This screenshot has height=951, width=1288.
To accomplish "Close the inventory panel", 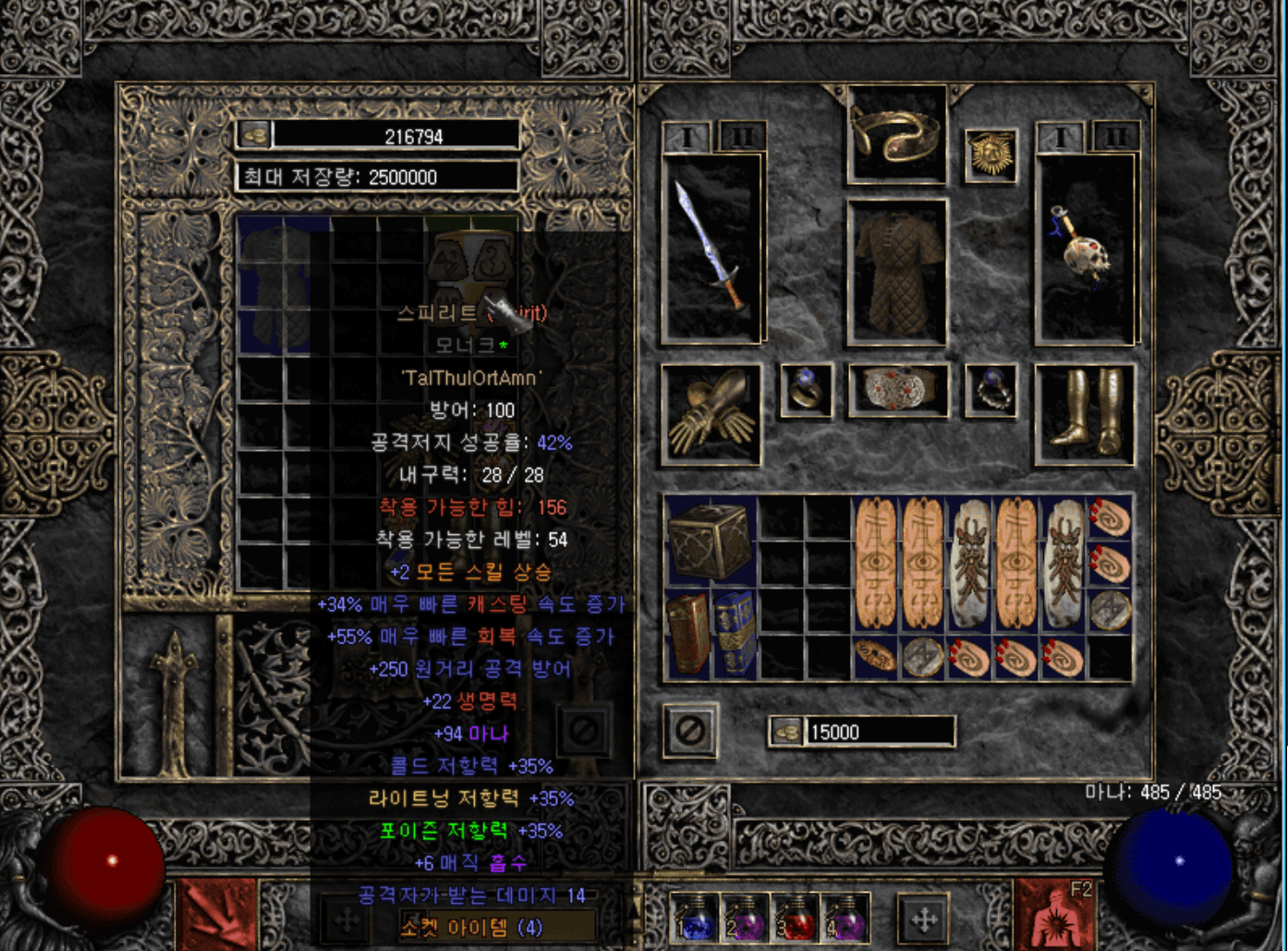I will pos(690,731).
